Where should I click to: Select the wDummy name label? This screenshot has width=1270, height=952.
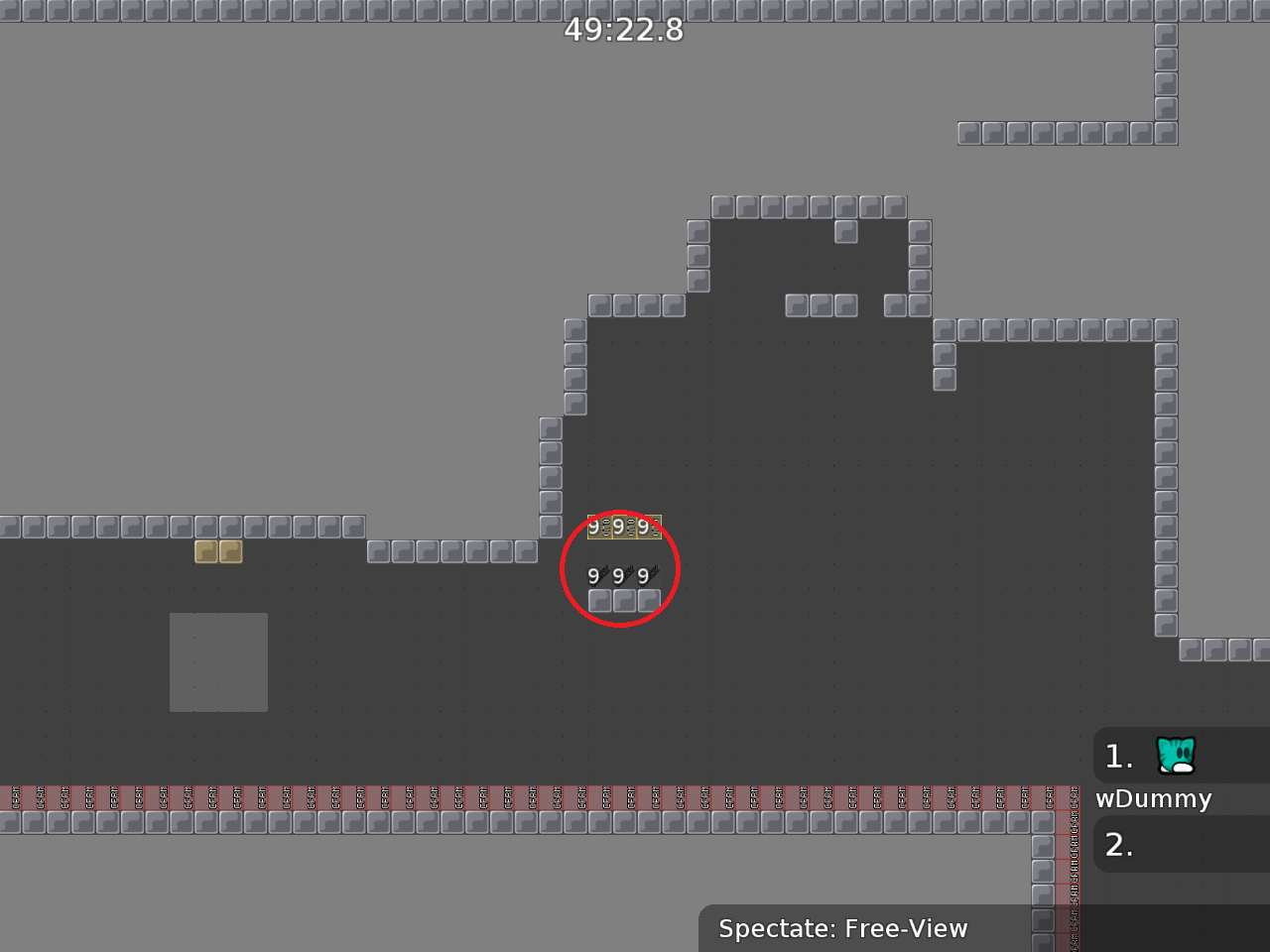1153,798
